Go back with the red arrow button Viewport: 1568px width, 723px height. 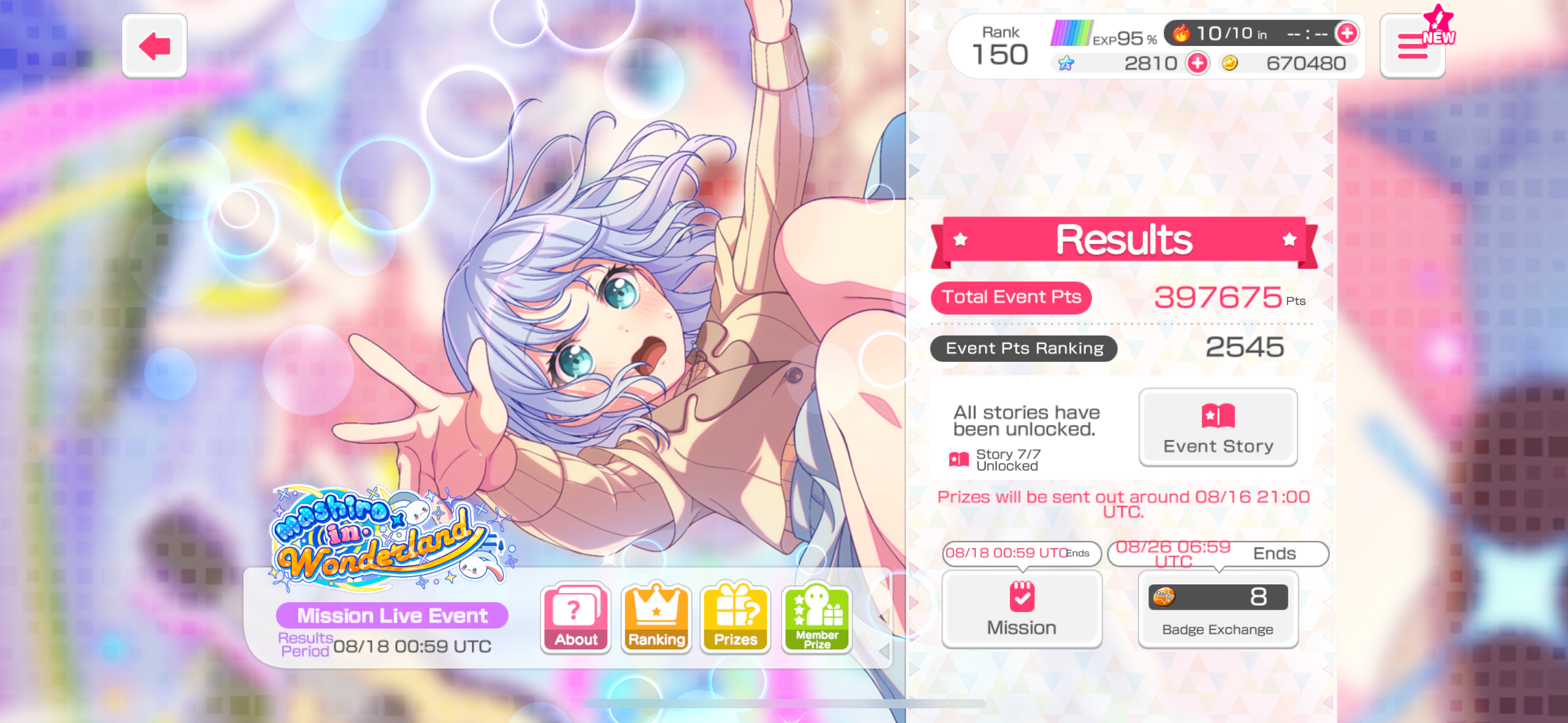tap(155, 46)
